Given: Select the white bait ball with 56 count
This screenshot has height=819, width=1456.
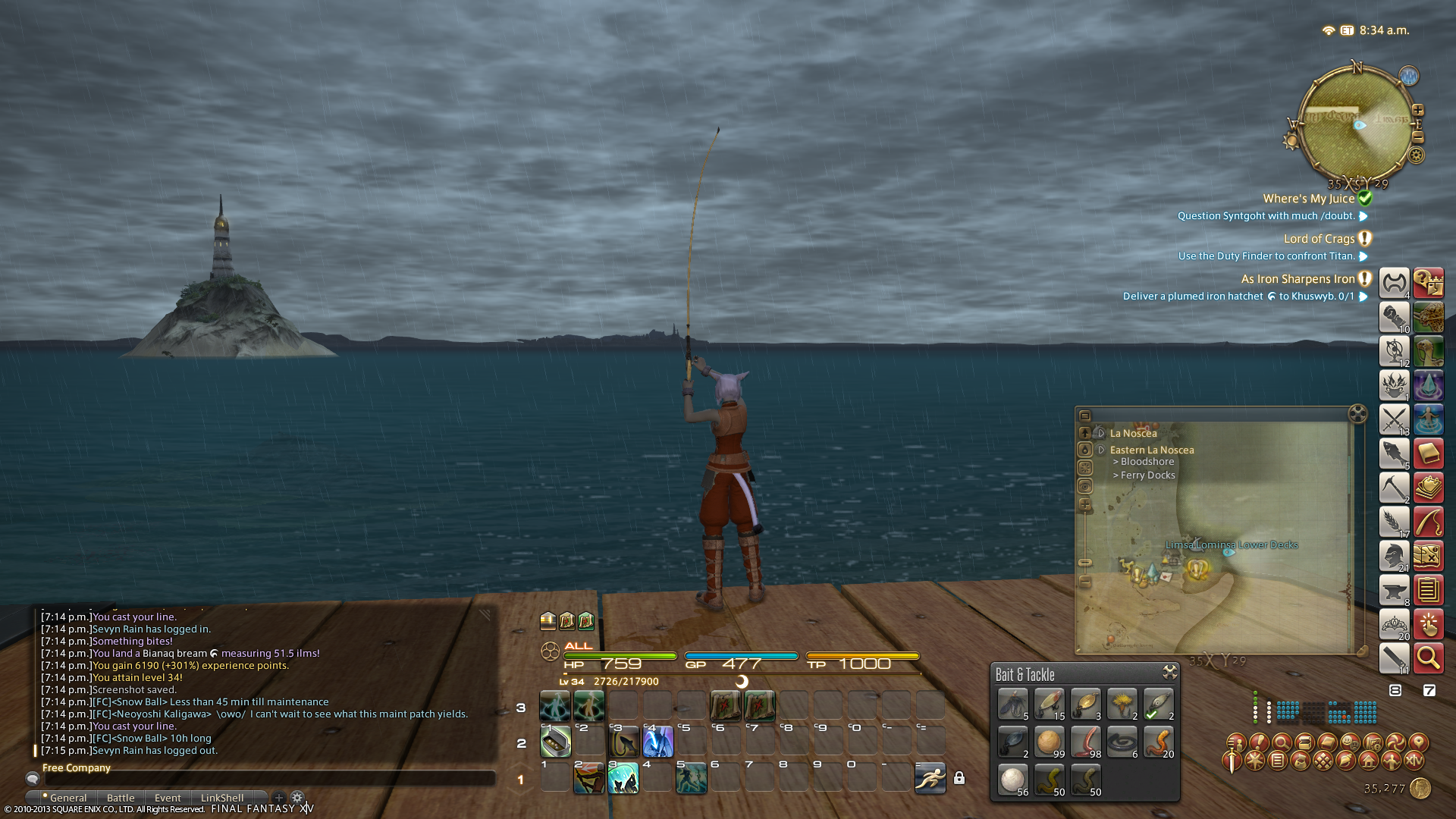Looking at the screenshot, I should [1012, 779].
